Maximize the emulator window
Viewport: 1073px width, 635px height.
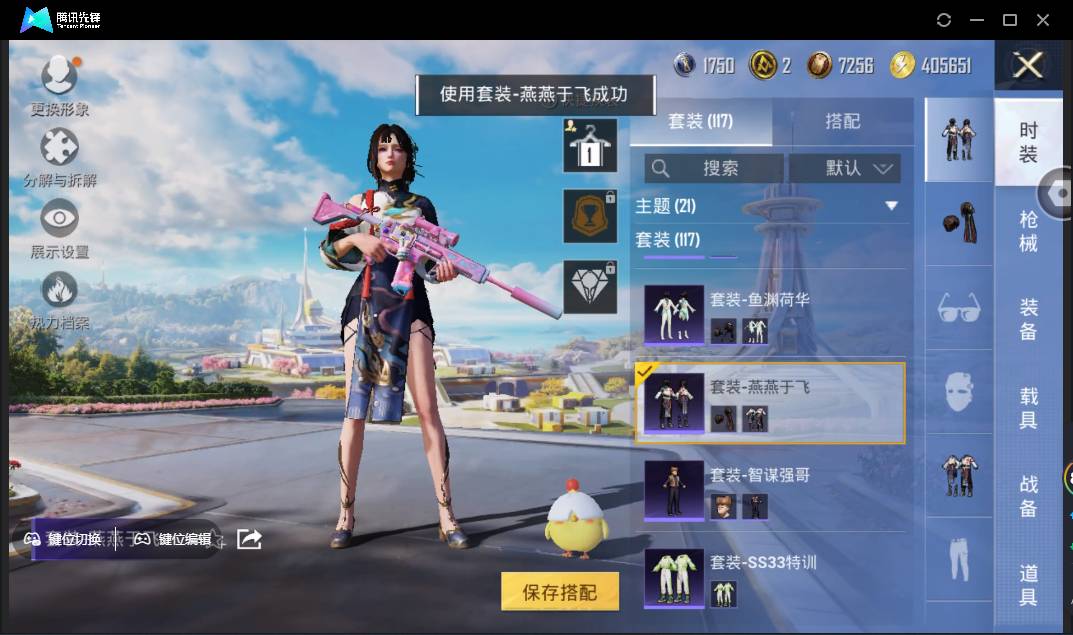click(x=1010, y=20)
